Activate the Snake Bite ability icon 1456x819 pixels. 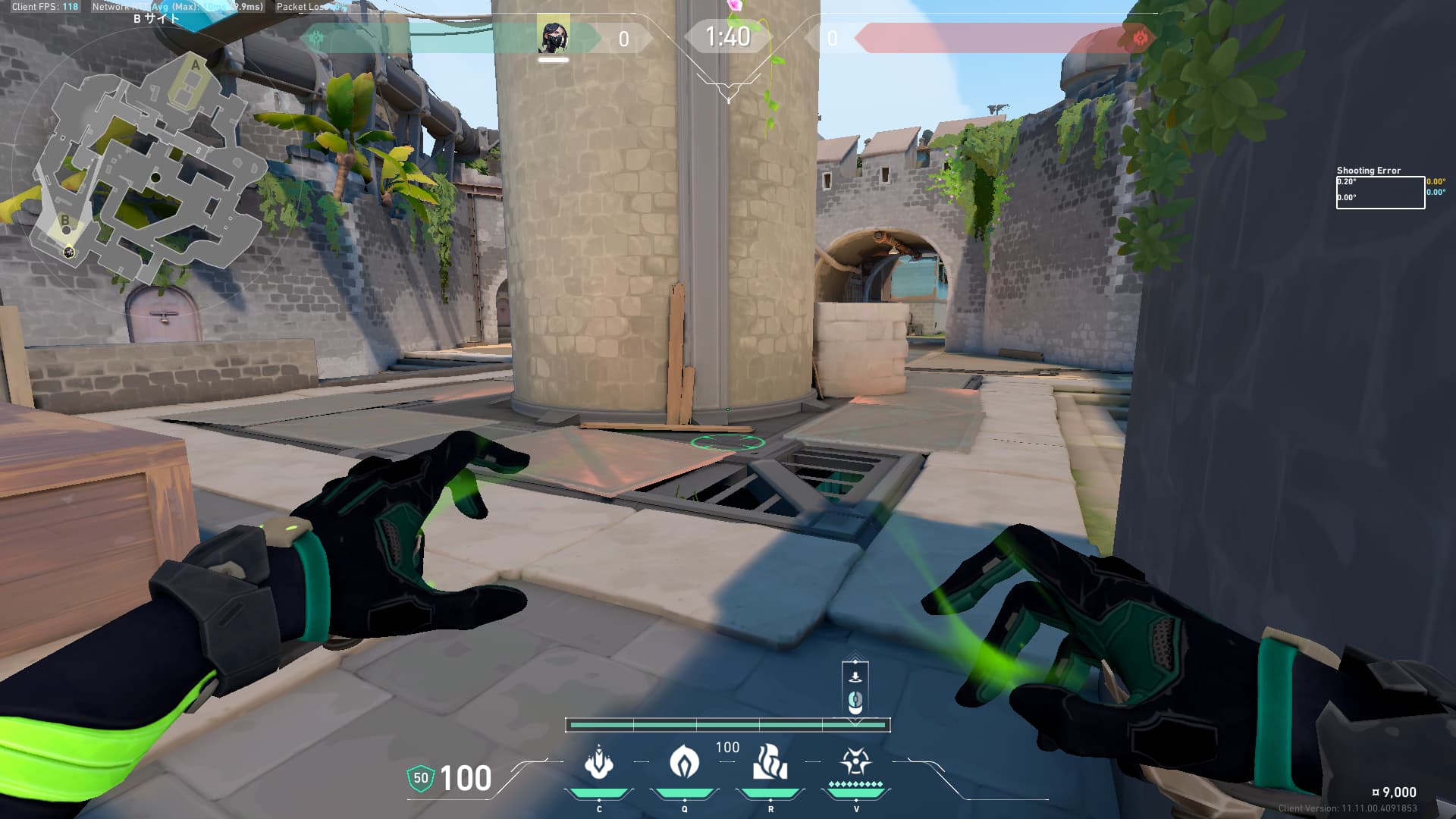(x=598, y=762)
